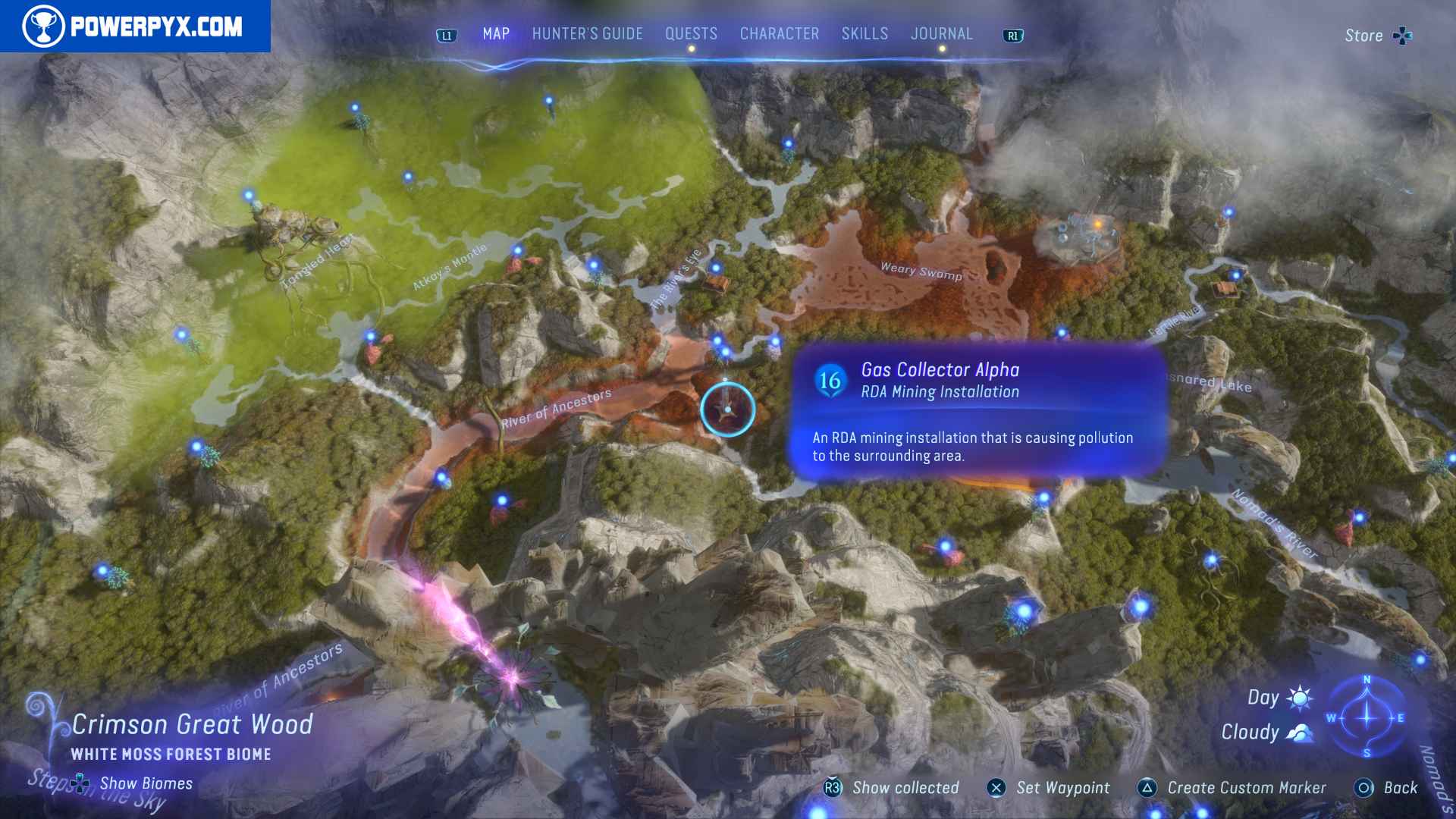Create Custom Marker with the Triangle button
Image resolution: width=1456 pixels, height=819 pixels.
[x=1147, y=788]
